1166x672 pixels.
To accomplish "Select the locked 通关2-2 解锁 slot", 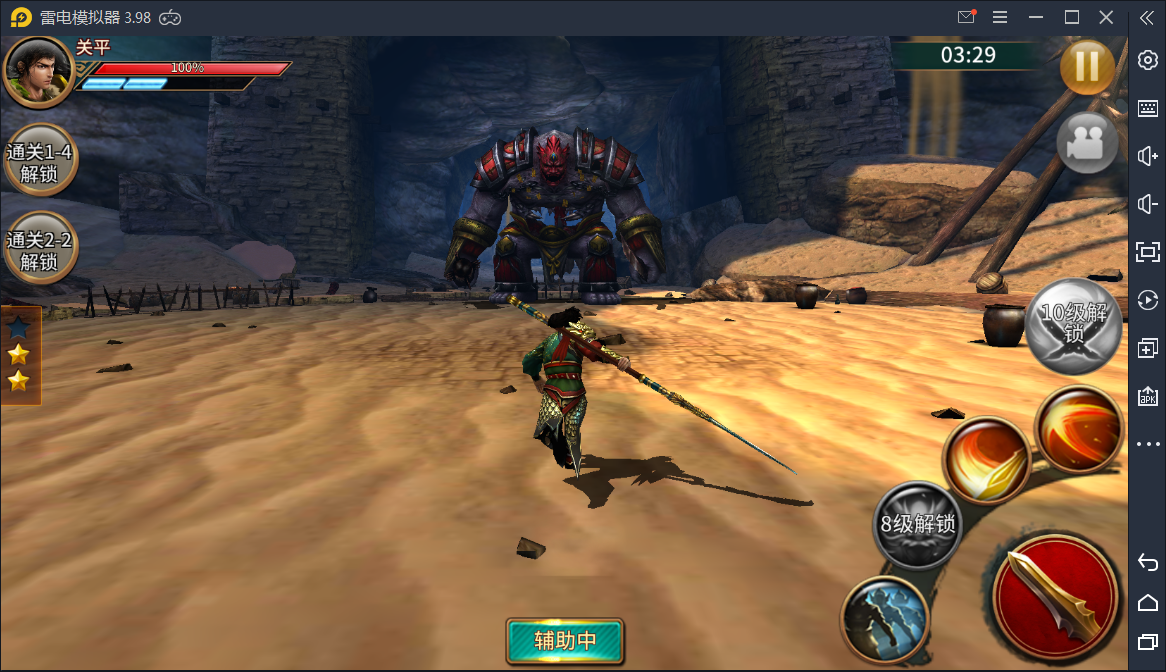I will pyautogui.click(x=40, y=249).
